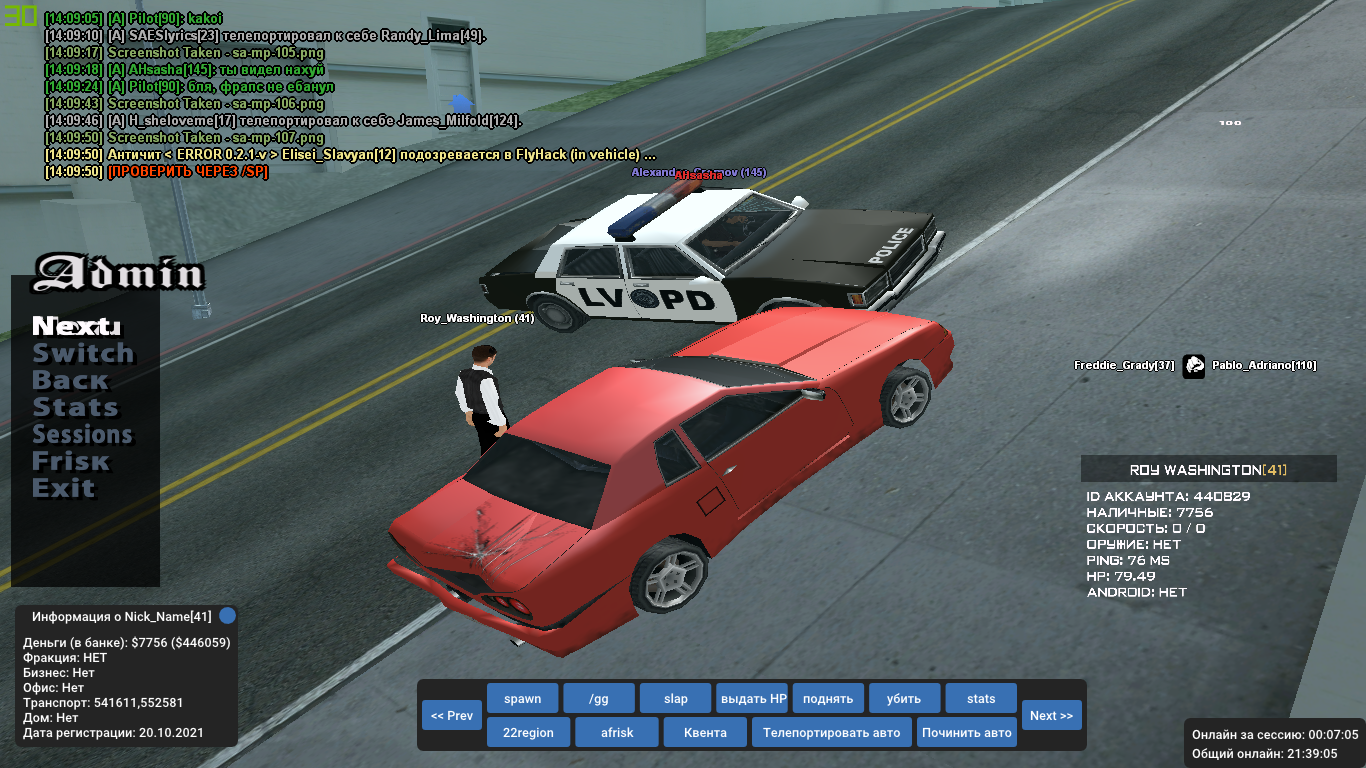Viewport: 1366px width, 768px height.
Task: Click the поднять button
Action: coord(828,698)
